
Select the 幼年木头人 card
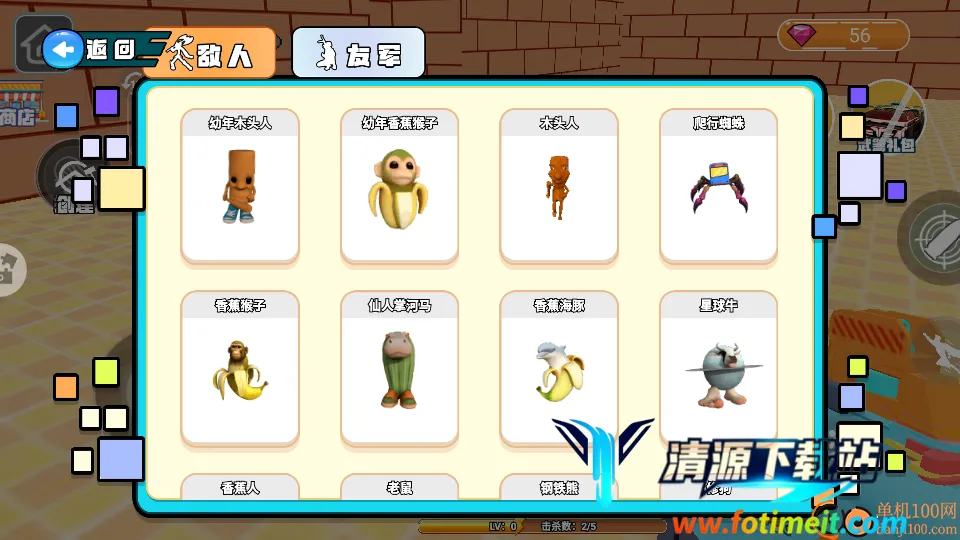point(240,187)
